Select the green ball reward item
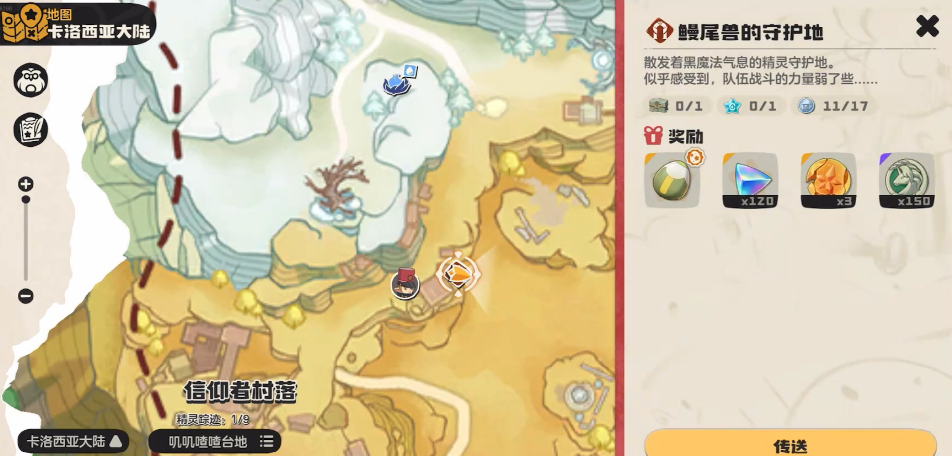Viewport: 952px width, 456px height. (672, 180)
